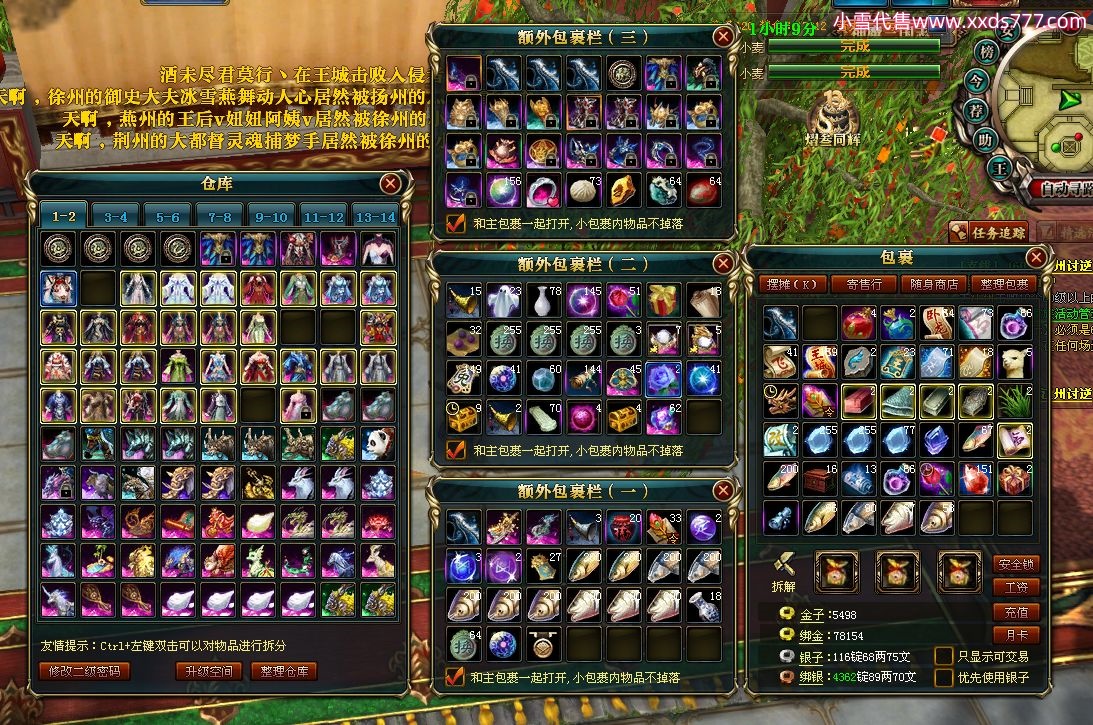Click the 安全锁 safety lock button

[1016, 564]
